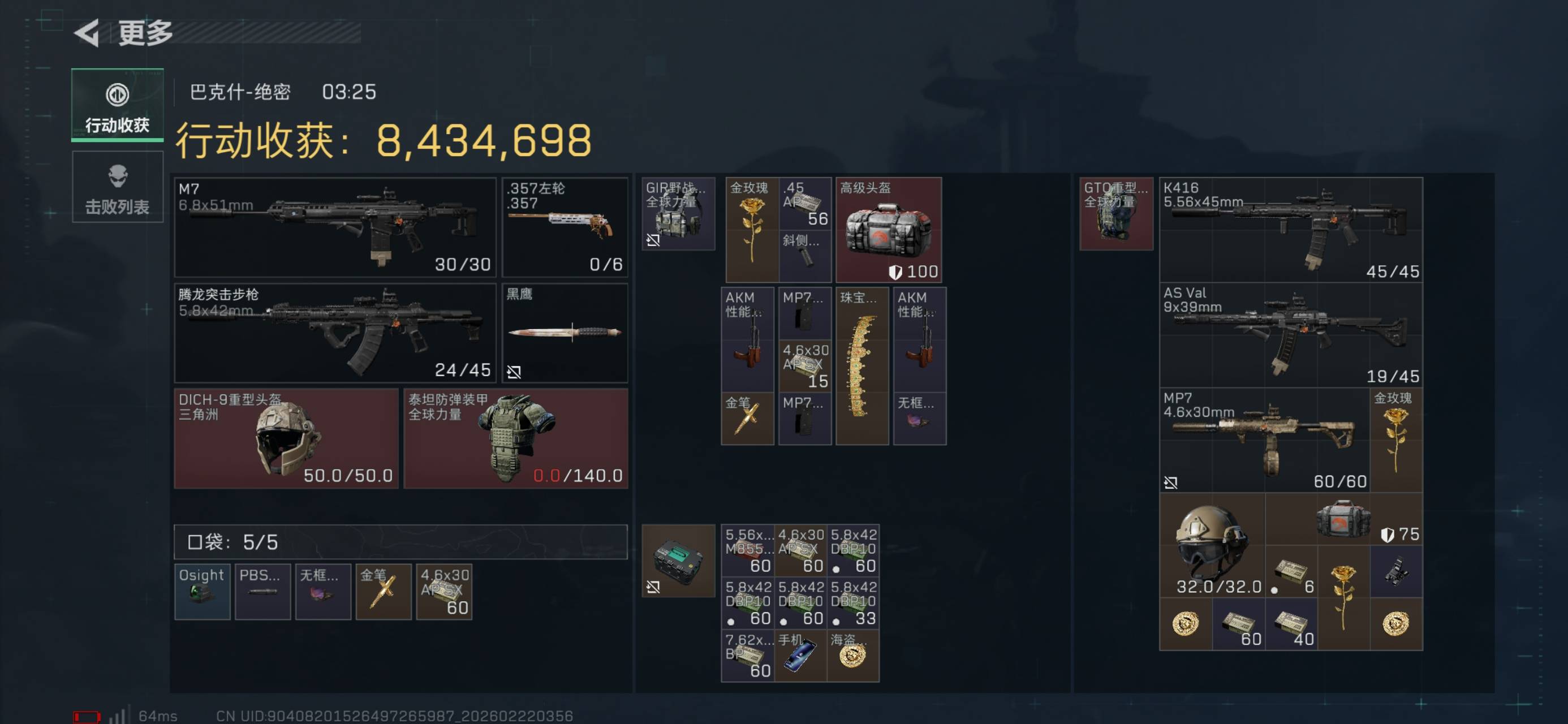The image size is (1568, 724).
Task: Inspect the 高级头盔 repair bag item
Action: pos(888,230)
